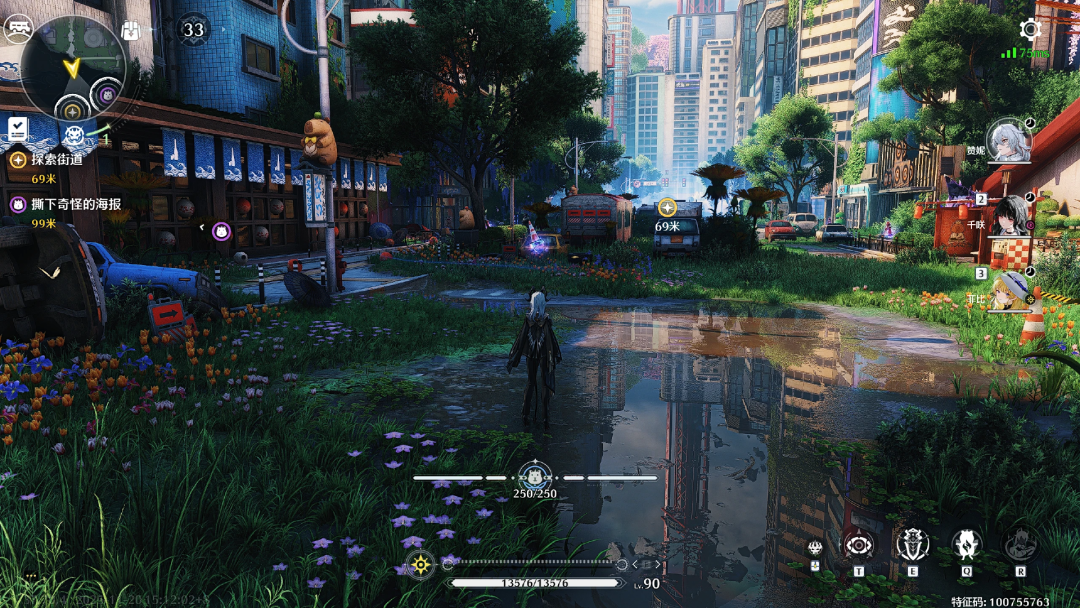The height and width of the screenshot is (608, 1080).
Task: Activate the ultimate skill labeled R
Action: (1020, 545)
